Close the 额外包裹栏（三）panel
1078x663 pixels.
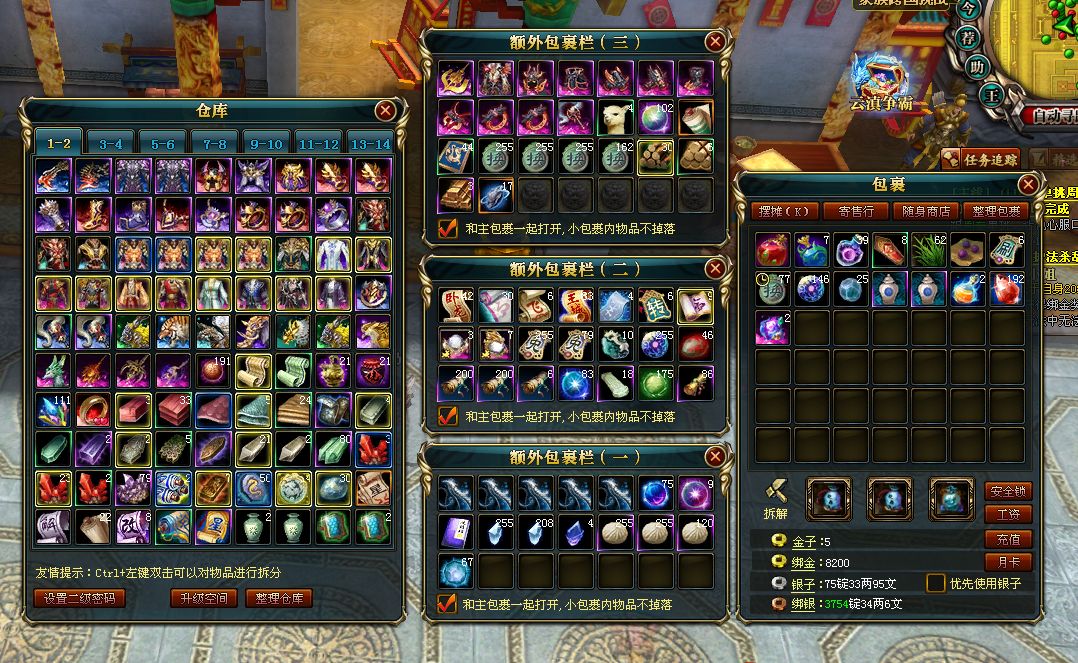tap(714, 41)
